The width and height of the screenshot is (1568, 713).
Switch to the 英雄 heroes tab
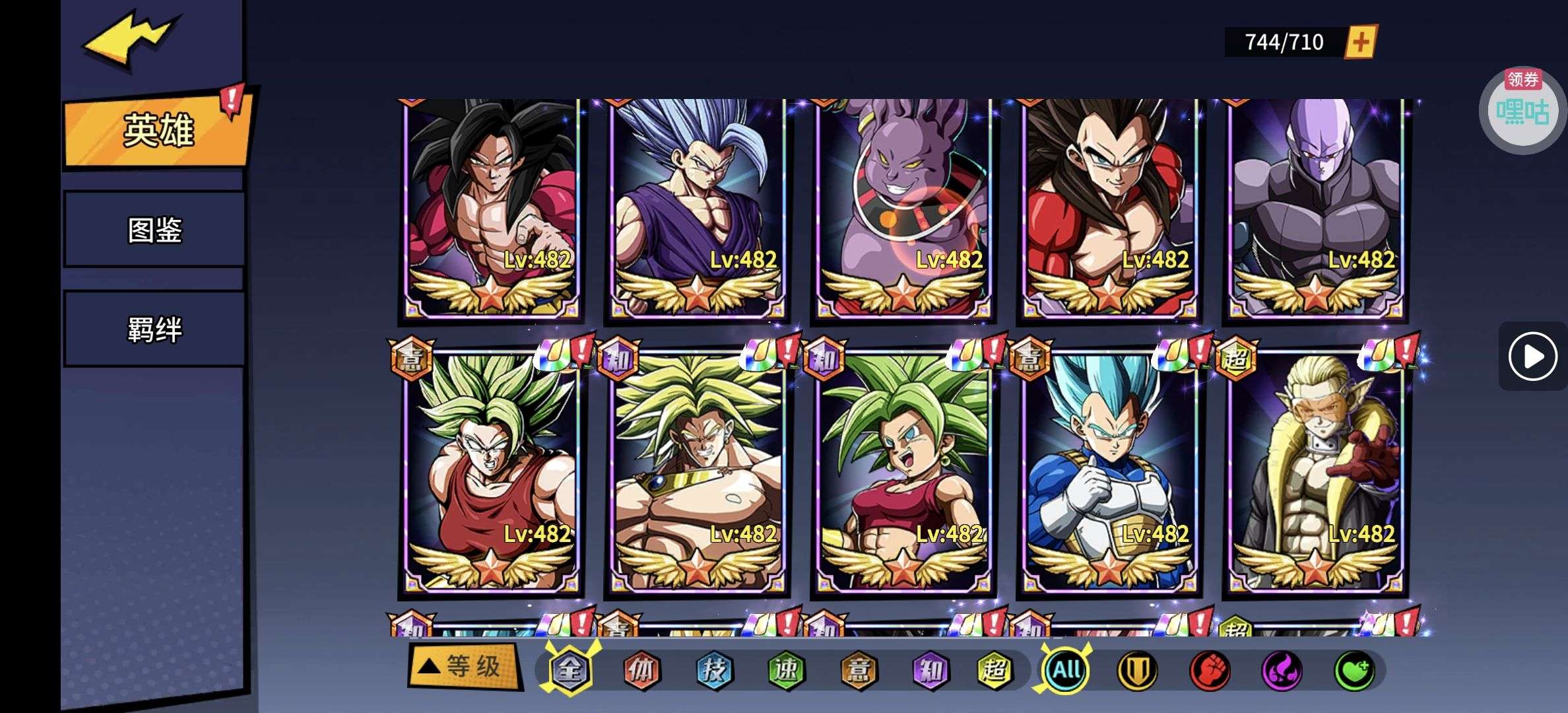tap(158, 130)
